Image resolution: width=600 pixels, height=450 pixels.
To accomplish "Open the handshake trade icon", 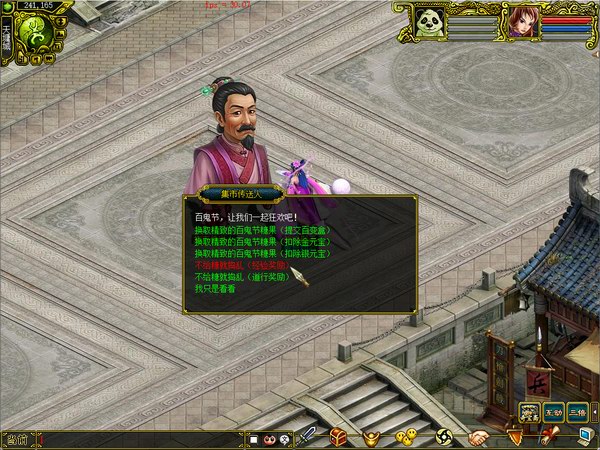I will click(x=479, y=437).
